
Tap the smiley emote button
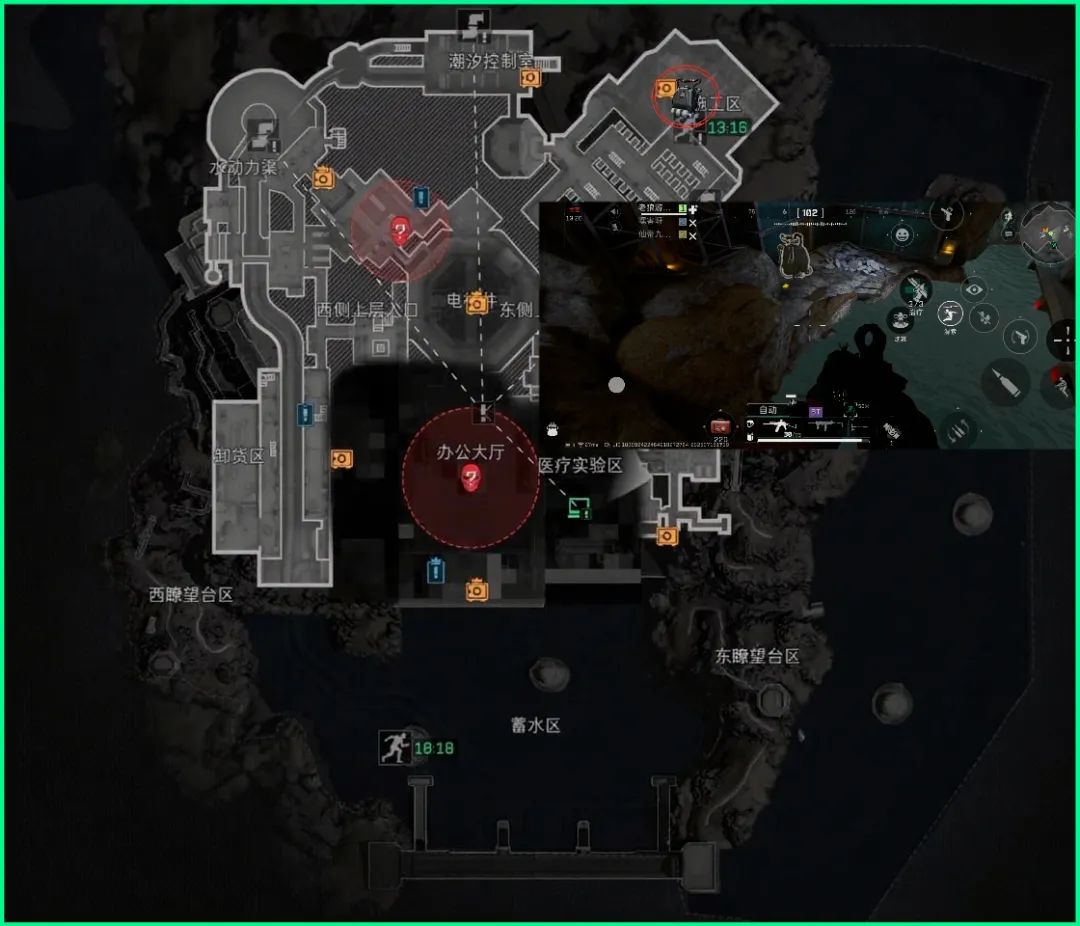[x=903, y=235]
